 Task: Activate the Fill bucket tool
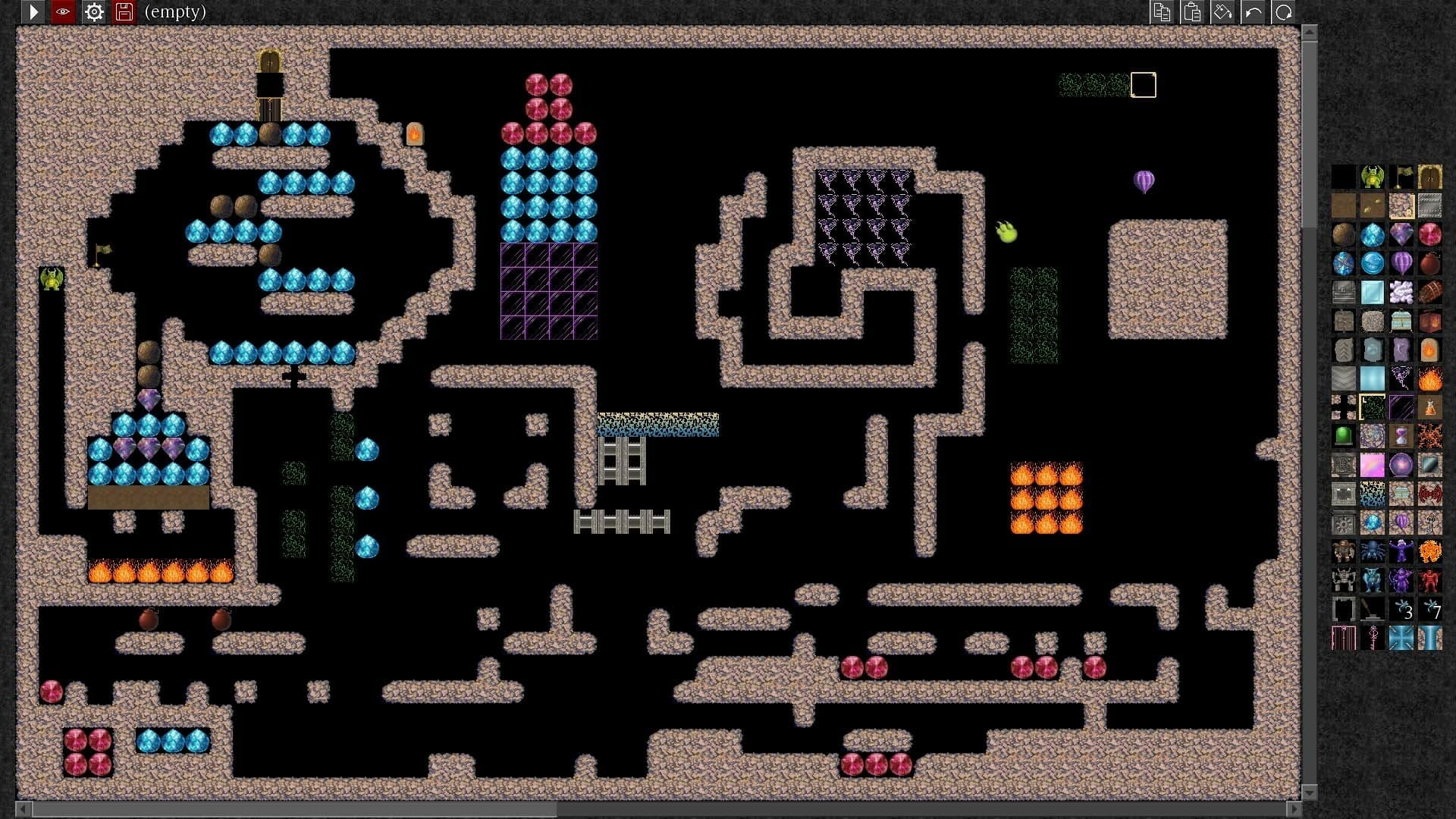point(1224,12)
